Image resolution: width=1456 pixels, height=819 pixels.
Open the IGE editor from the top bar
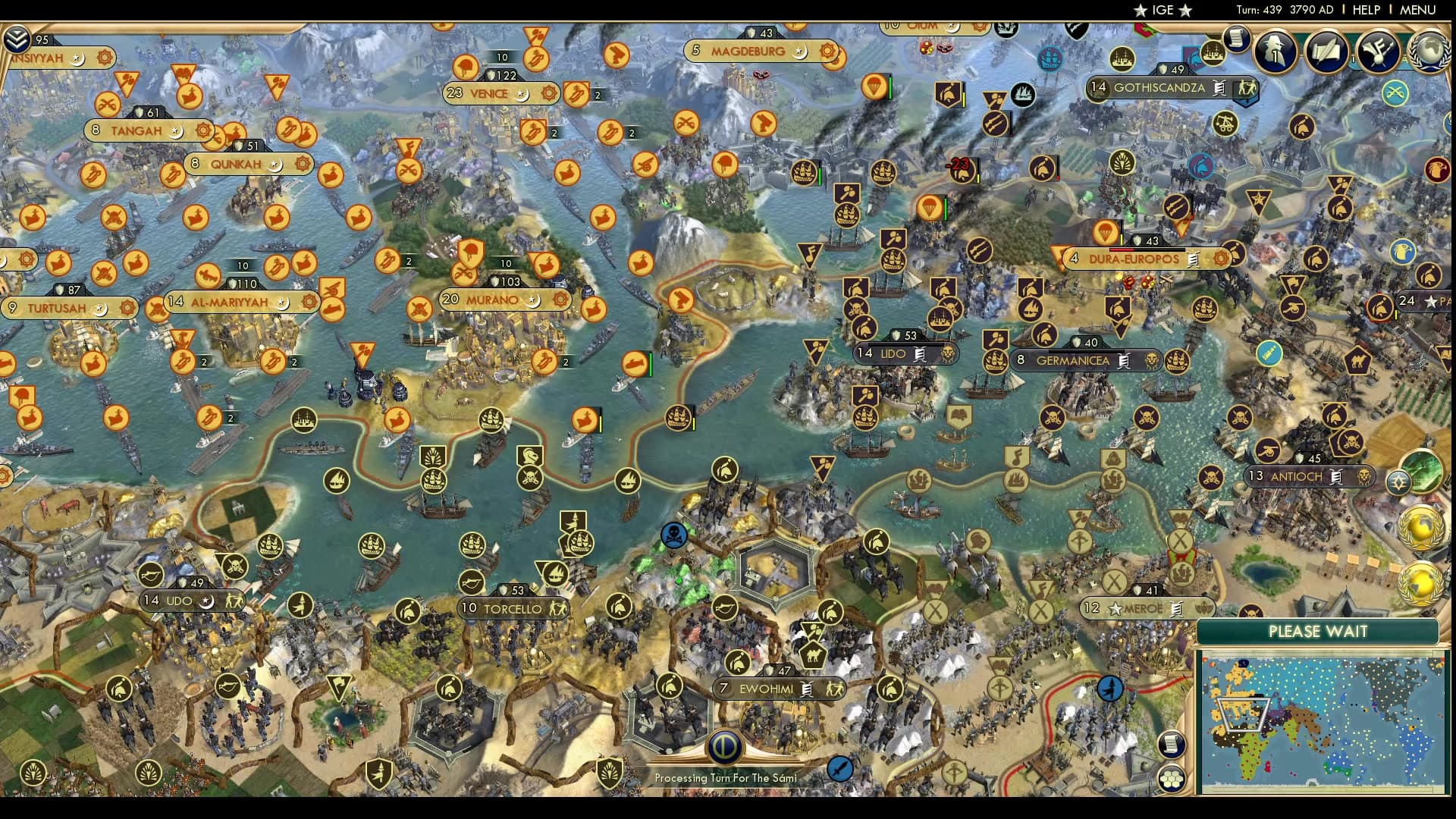1161,10
